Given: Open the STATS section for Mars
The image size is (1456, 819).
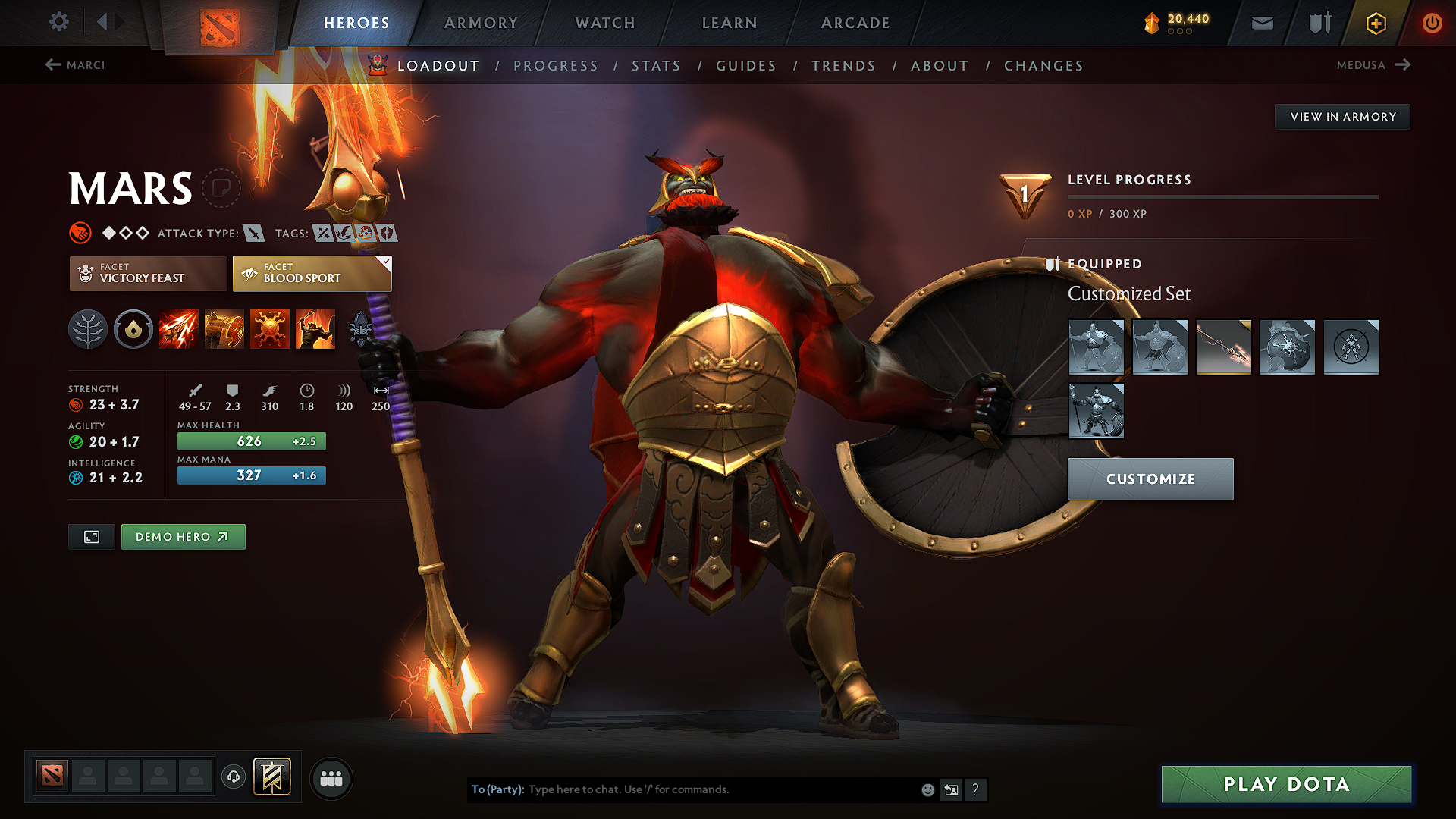Looking at the screenshot, I should (657, 66).
